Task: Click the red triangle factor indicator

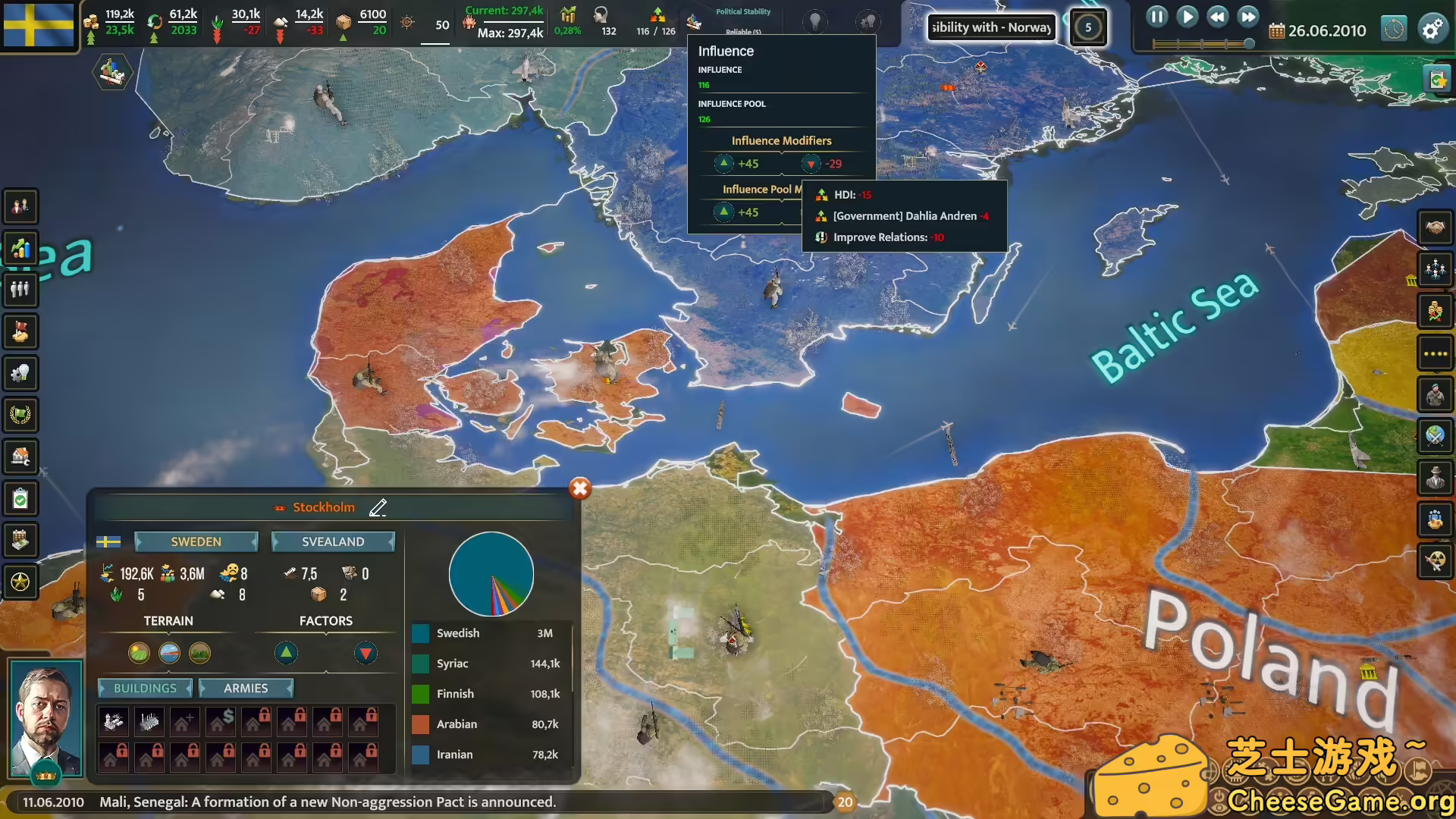Action: 366,653
